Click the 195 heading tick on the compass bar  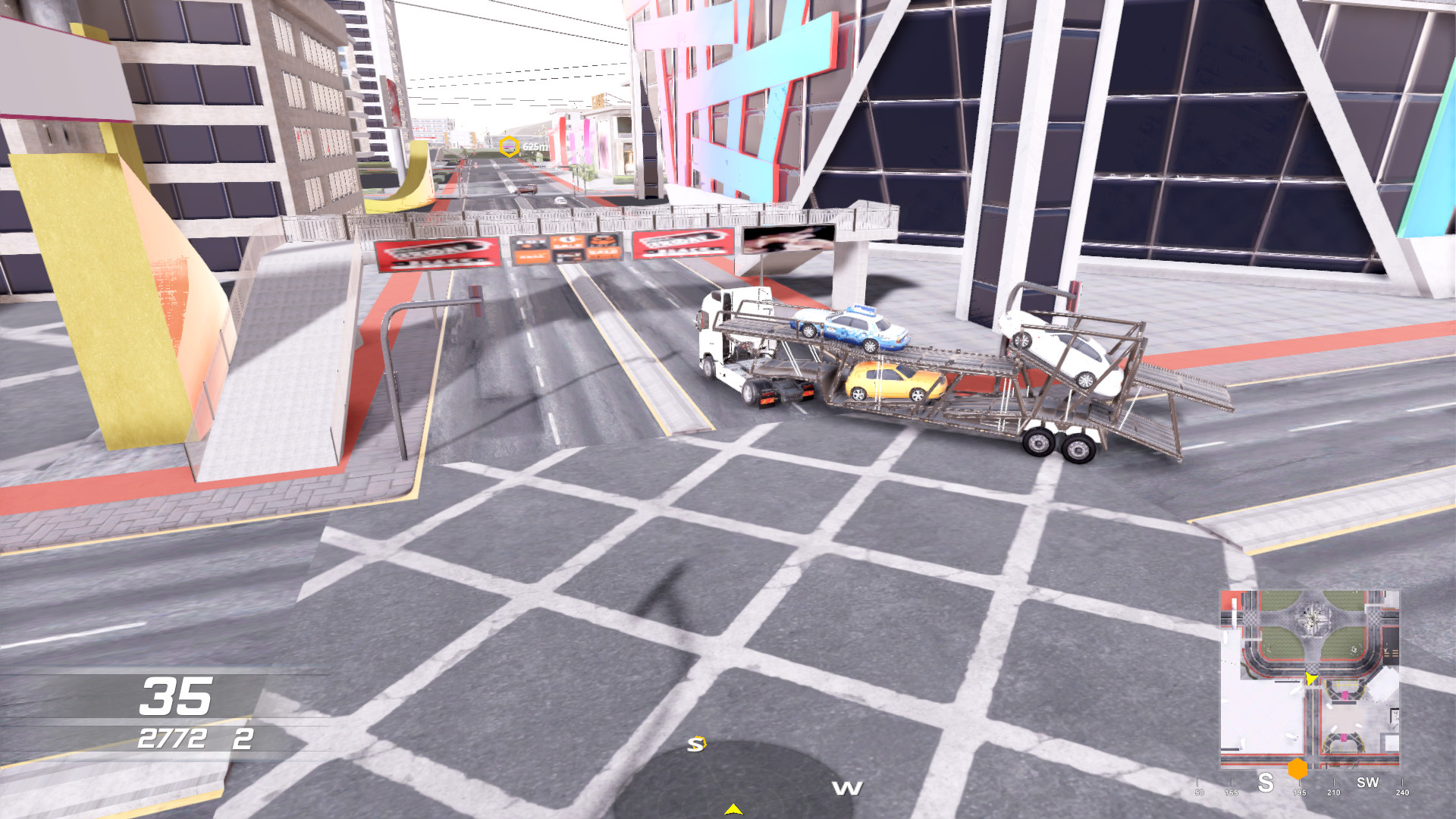[1300, 792]
